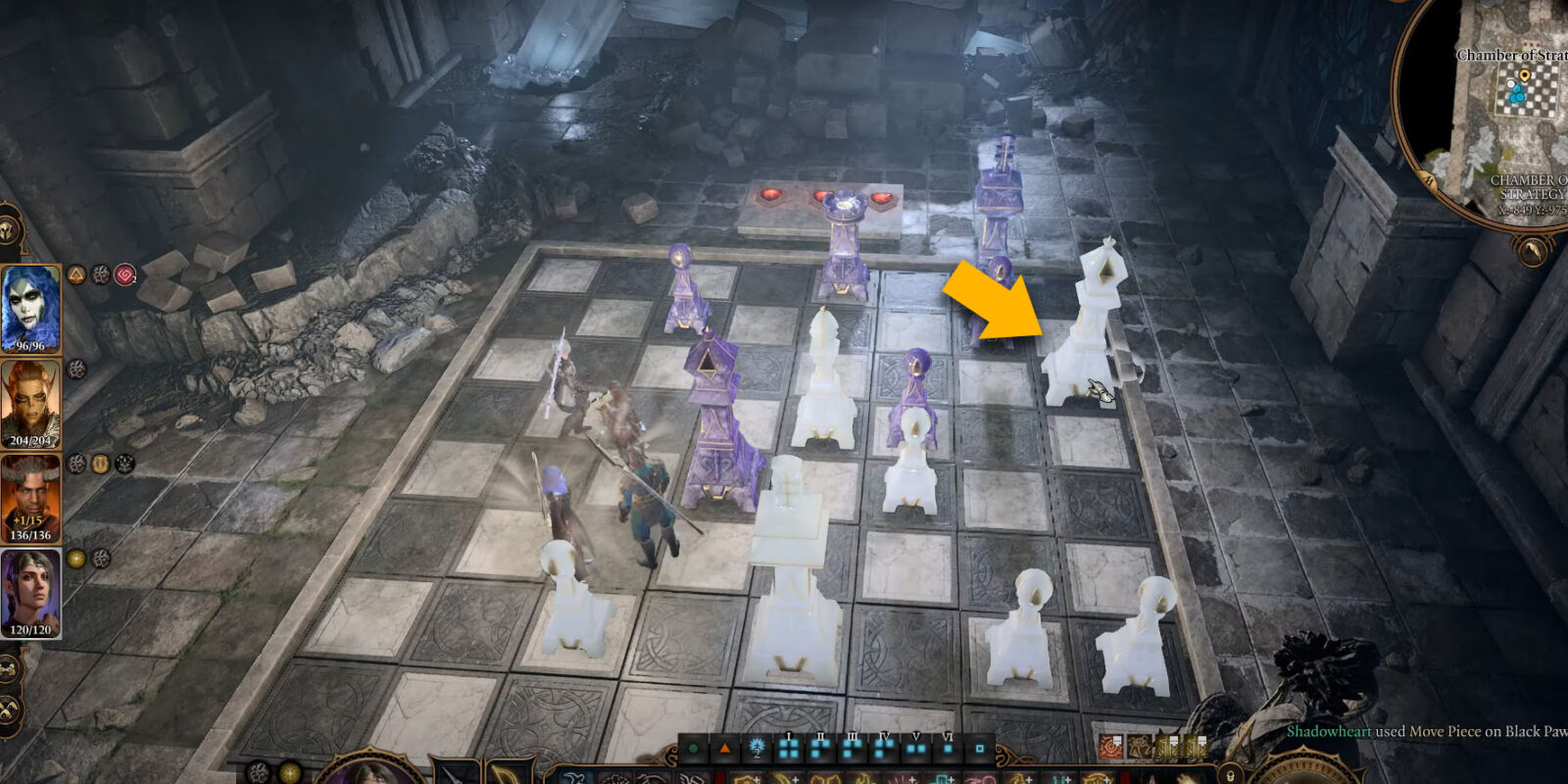Switch to the level I spell slot tab
Screen dimensions: 1568x784
pos(787,750)
